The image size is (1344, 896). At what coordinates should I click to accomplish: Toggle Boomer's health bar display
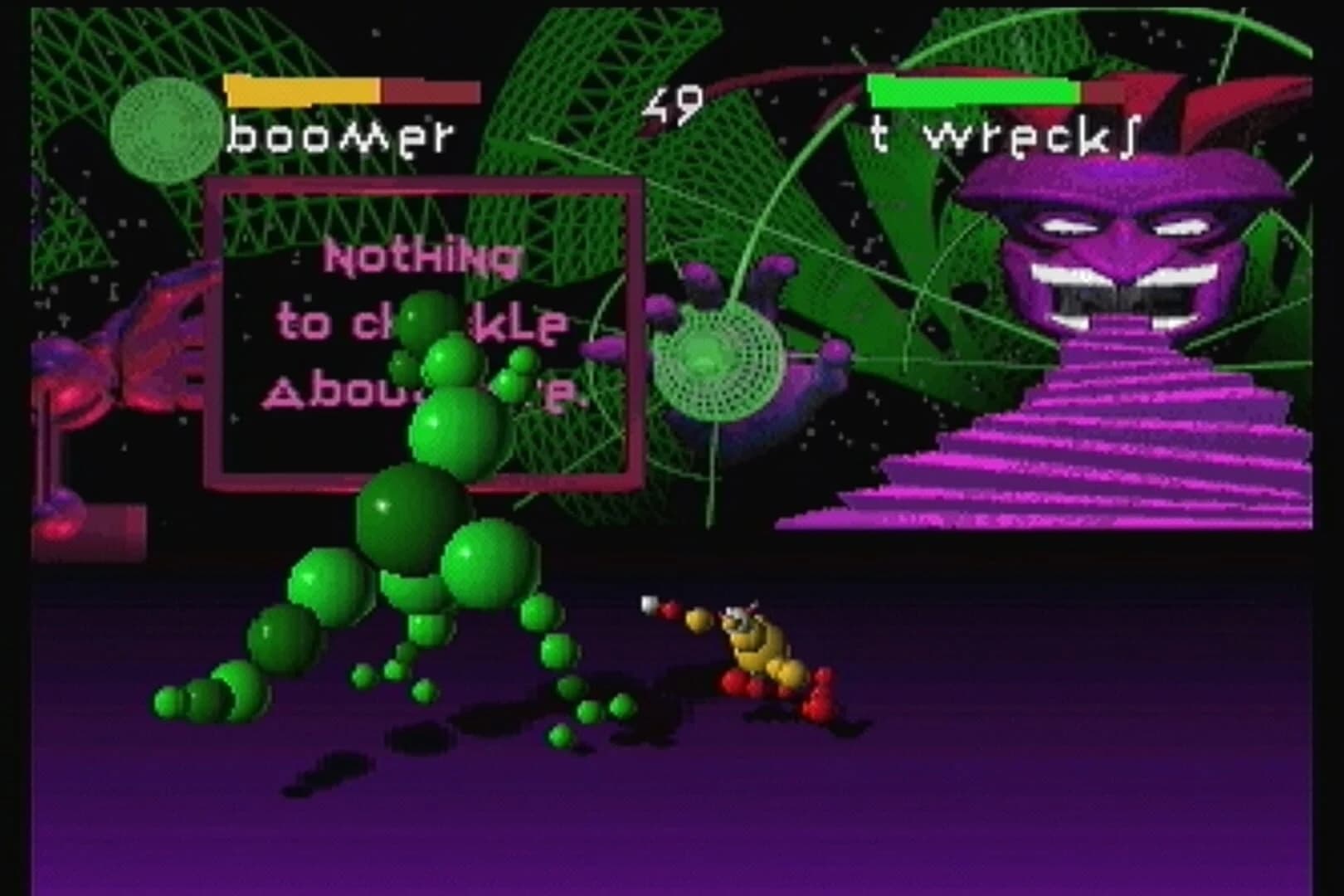coord(303,87)
